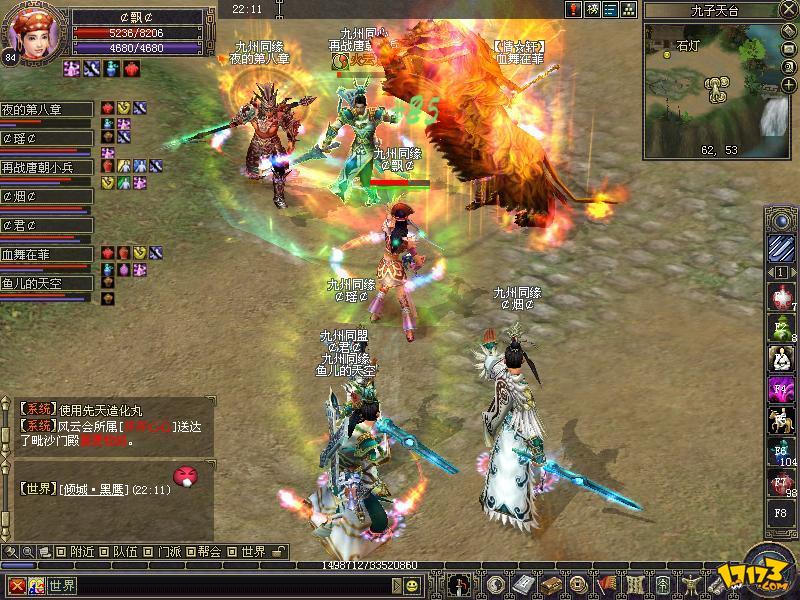Toggle the 世界 world chat filter
Image resolution: width=800 pixels, height=600 pixels.
tap(246, 551)
